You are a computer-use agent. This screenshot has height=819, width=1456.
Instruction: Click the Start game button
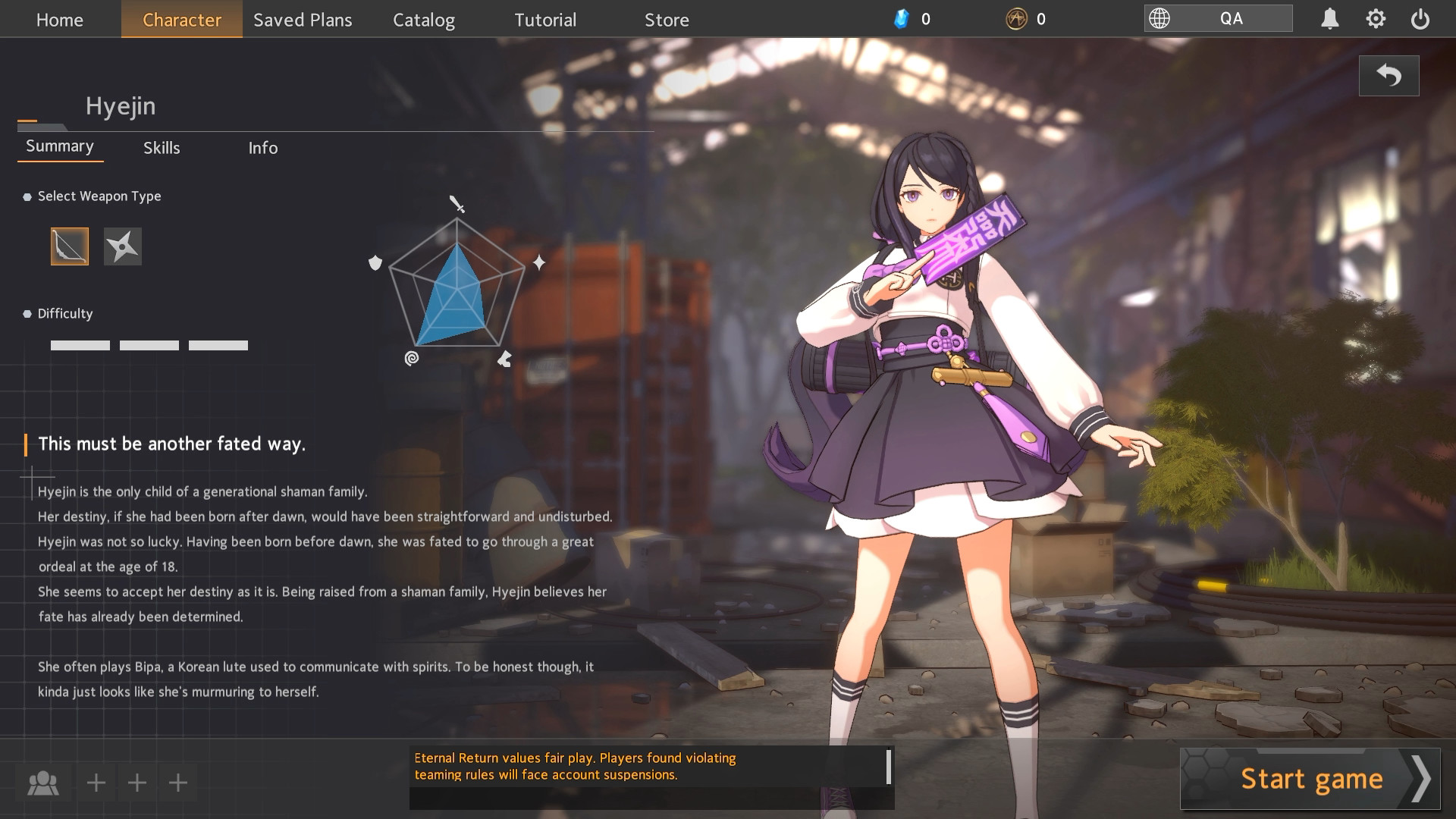(x=1310, y=779)
